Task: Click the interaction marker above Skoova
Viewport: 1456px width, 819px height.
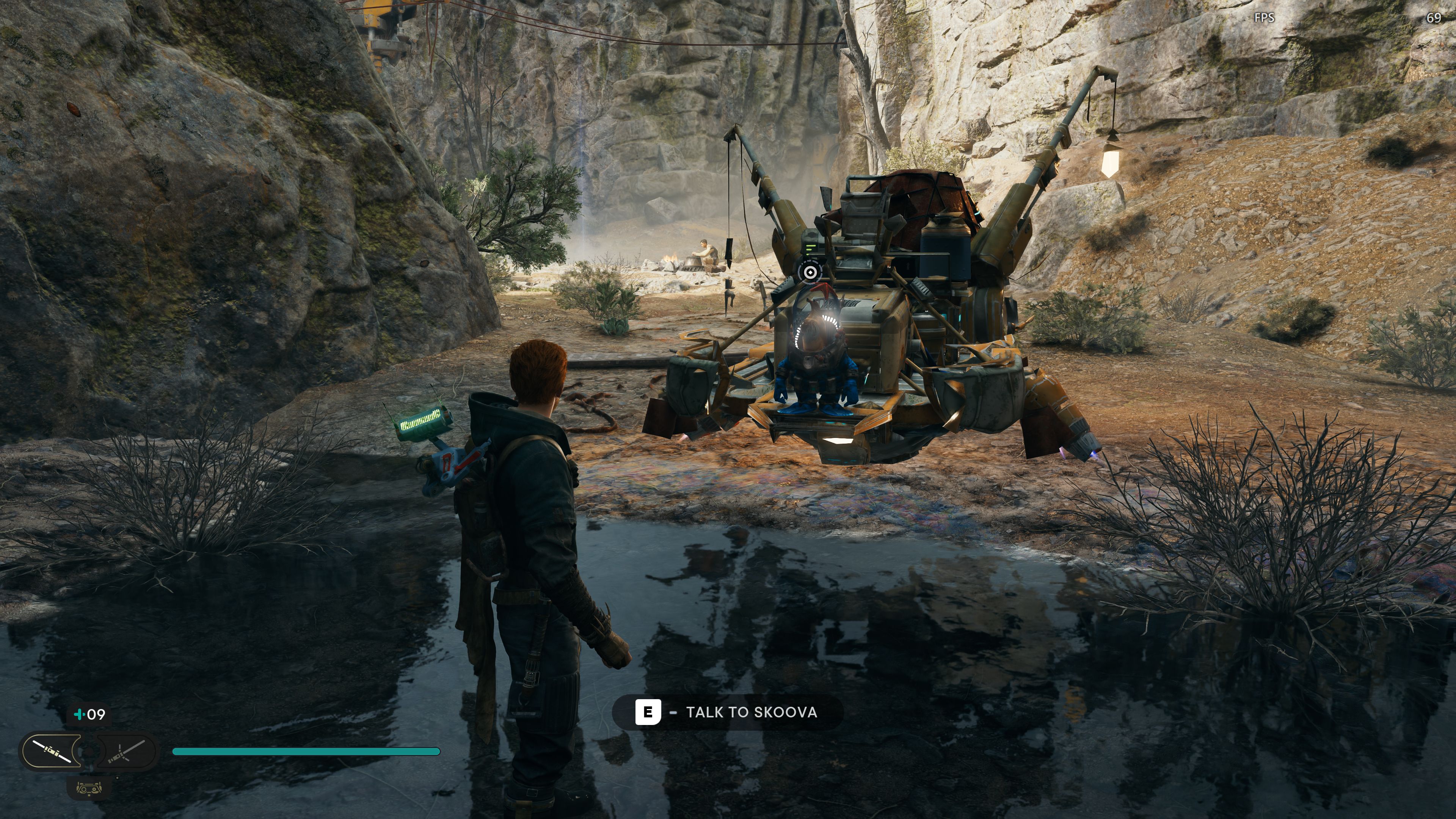Action: pyautogui.click(x=810, y=273)
